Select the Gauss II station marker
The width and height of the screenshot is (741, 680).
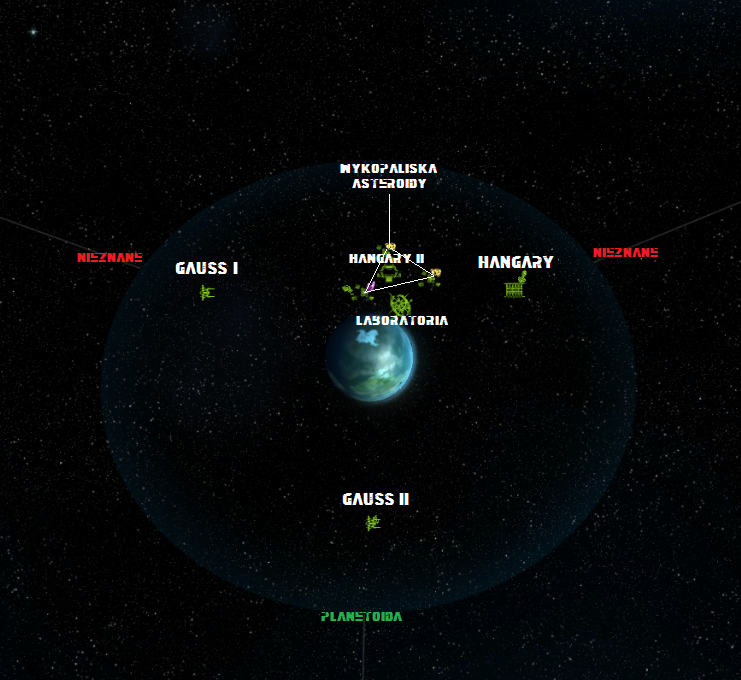click(373, 522)
